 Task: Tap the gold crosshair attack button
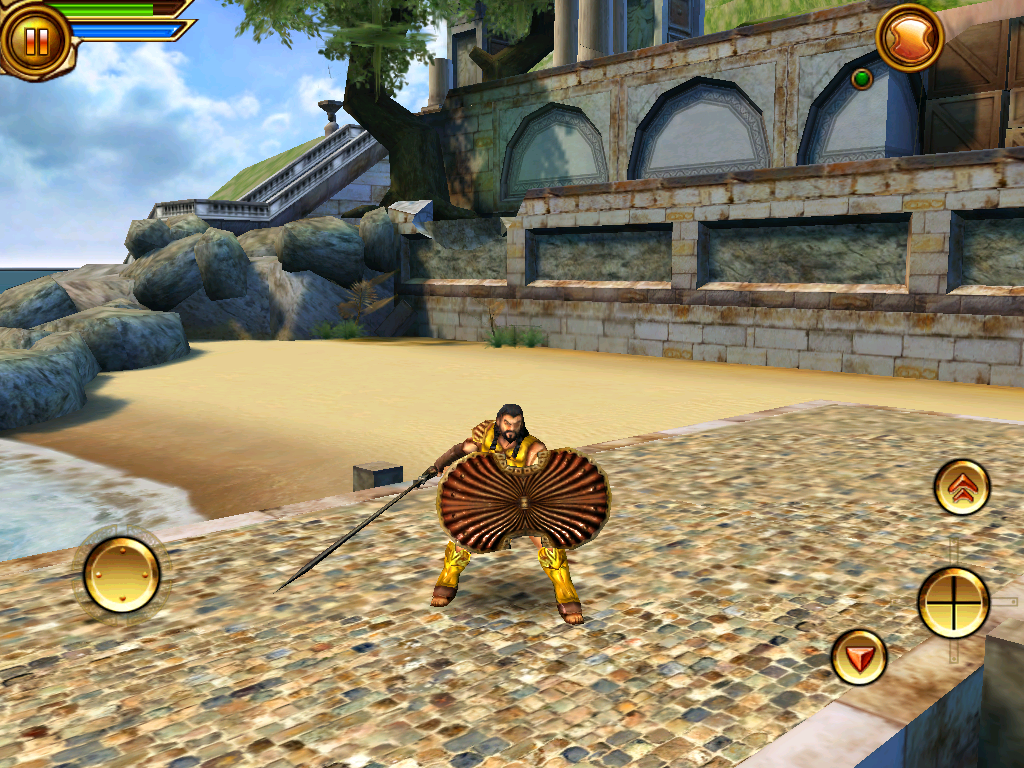(953, 602)
